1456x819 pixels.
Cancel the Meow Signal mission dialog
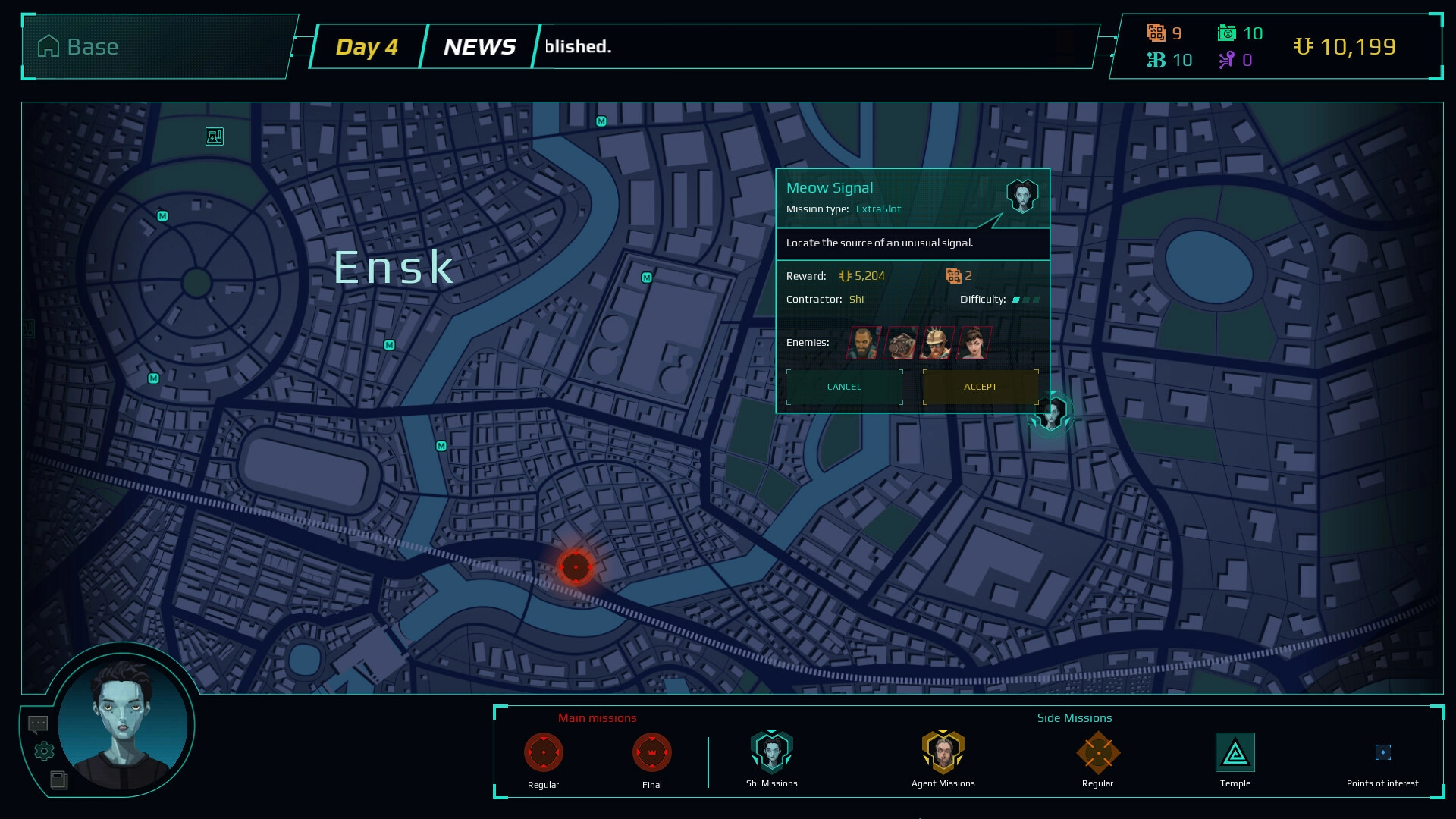[844, 387]
